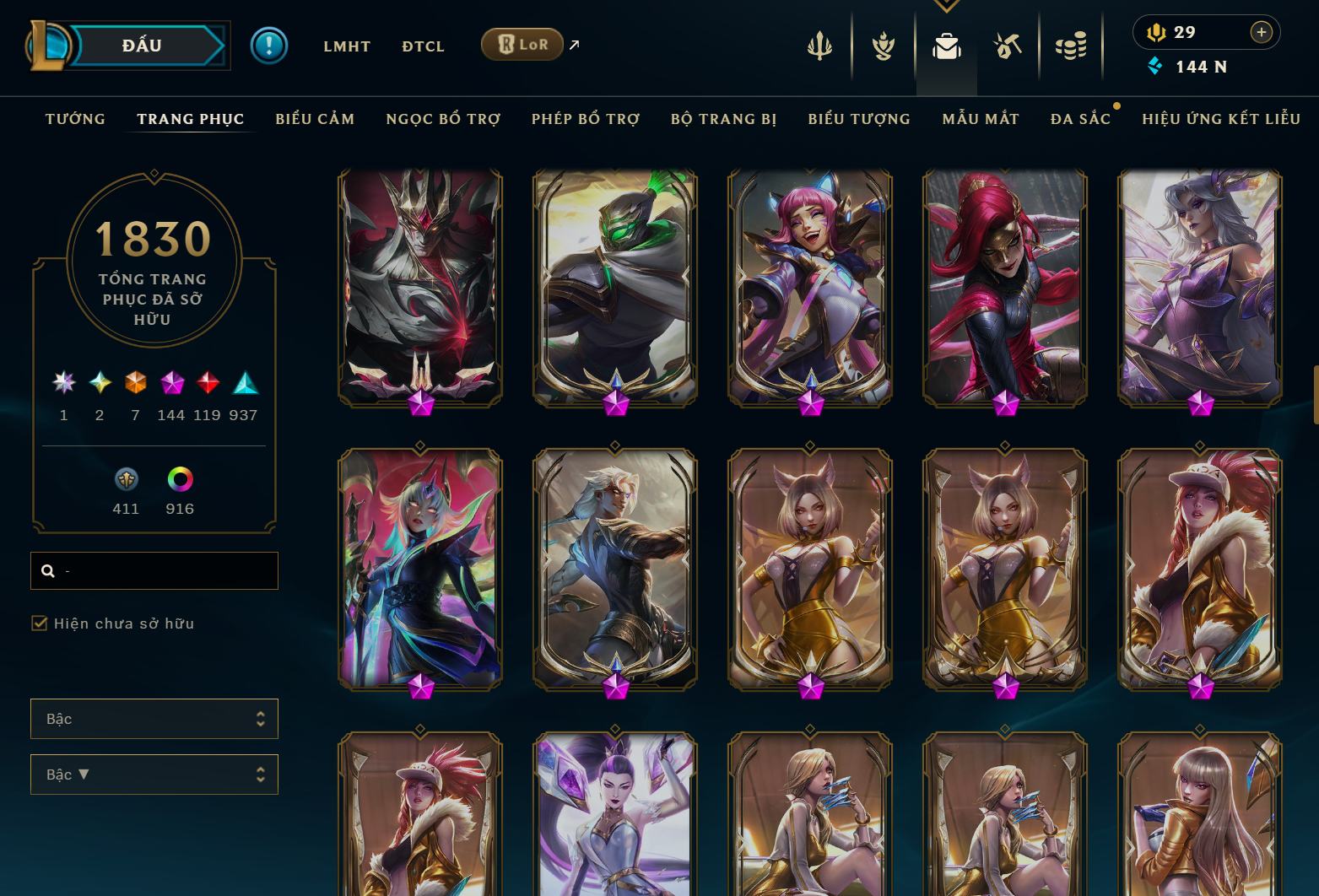
Task: Click the blue essence 144 N icon
Action: (x=1155, y=66)
